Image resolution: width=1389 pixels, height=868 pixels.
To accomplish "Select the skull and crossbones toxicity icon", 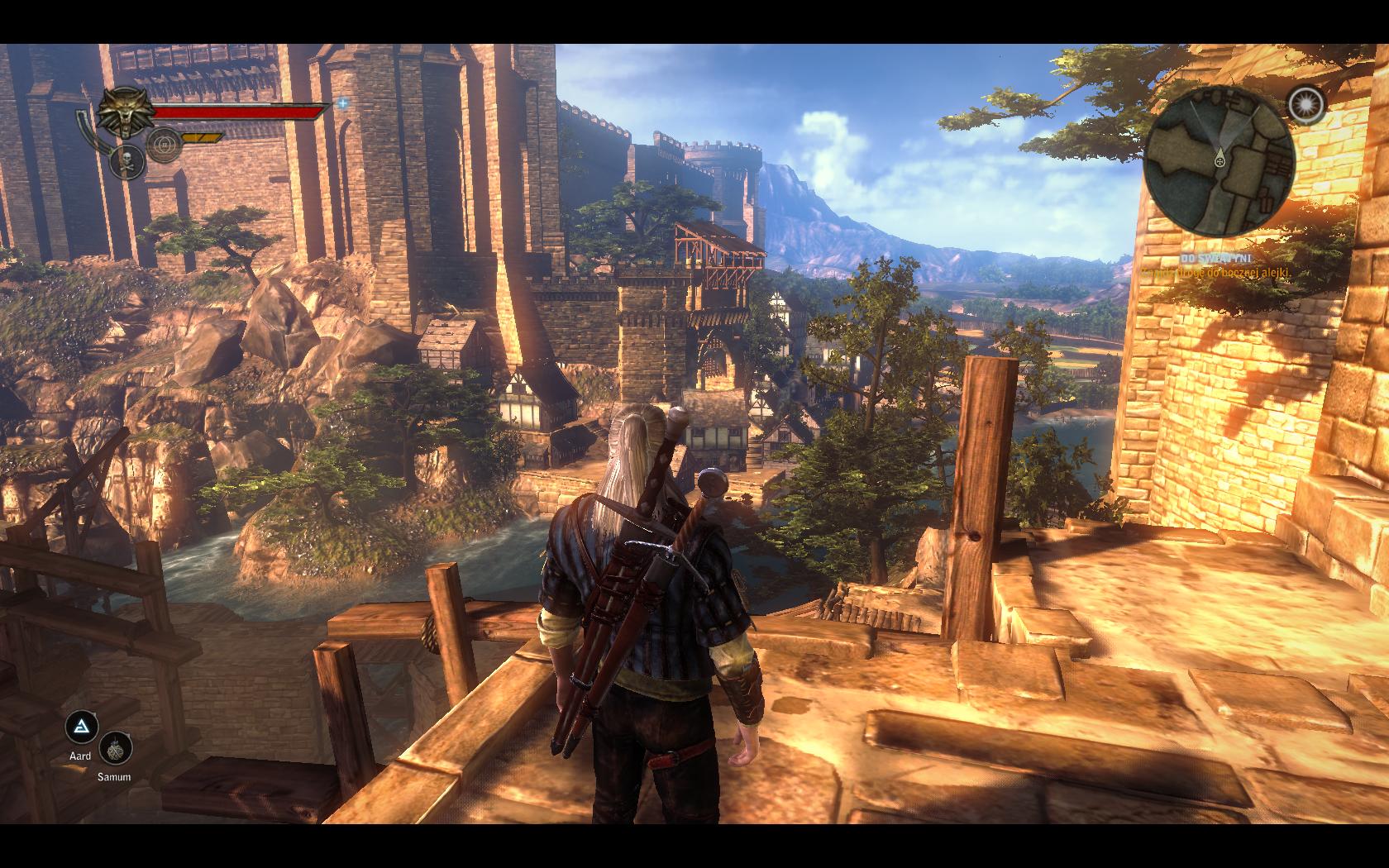I will tap(126, 161).
